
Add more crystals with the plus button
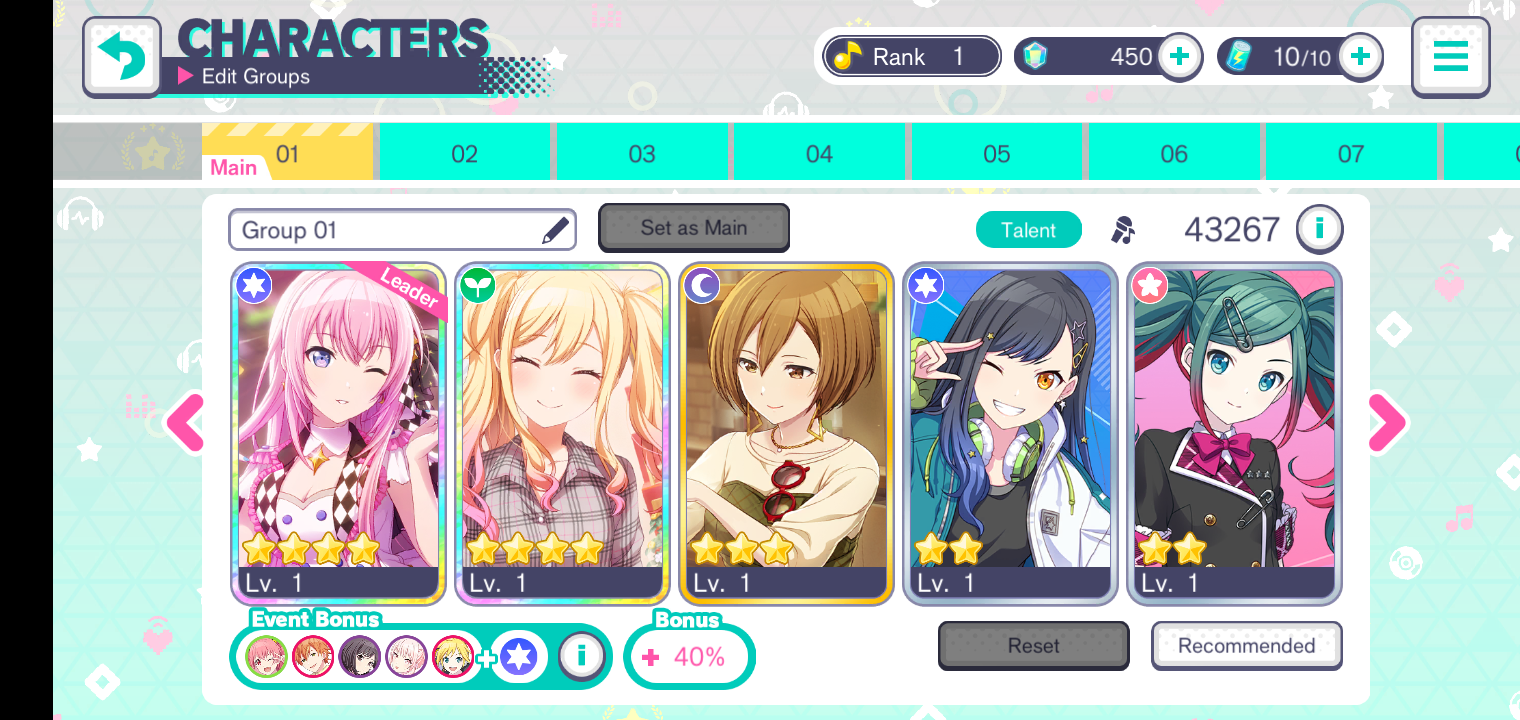pyautogui.click(x=1180, y=57)
